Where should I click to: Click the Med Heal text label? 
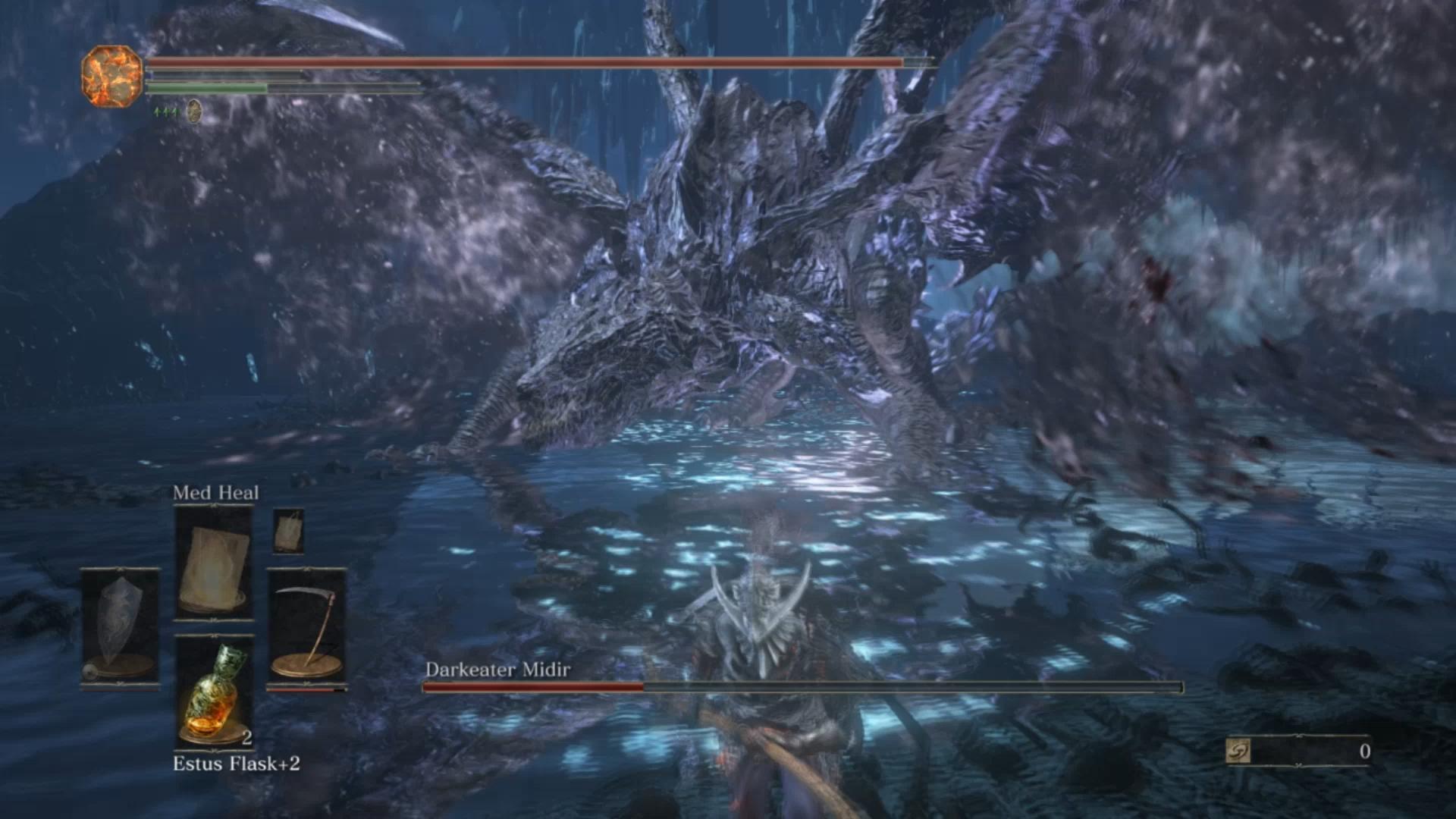click(x=215, y=492)
